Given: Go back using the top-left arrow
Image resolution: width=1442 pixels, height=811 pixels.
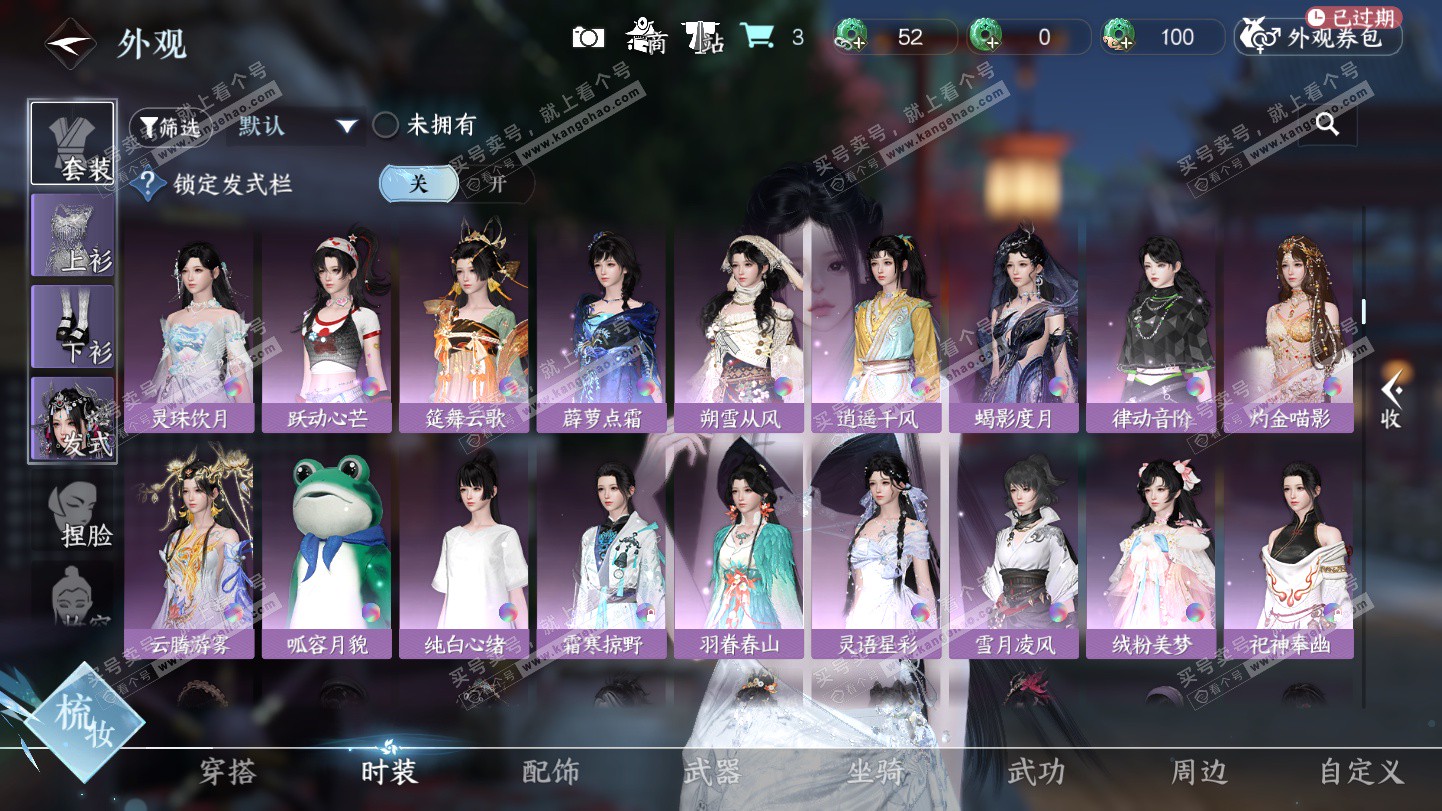Looking at the screenshot, I should point(70,43).
